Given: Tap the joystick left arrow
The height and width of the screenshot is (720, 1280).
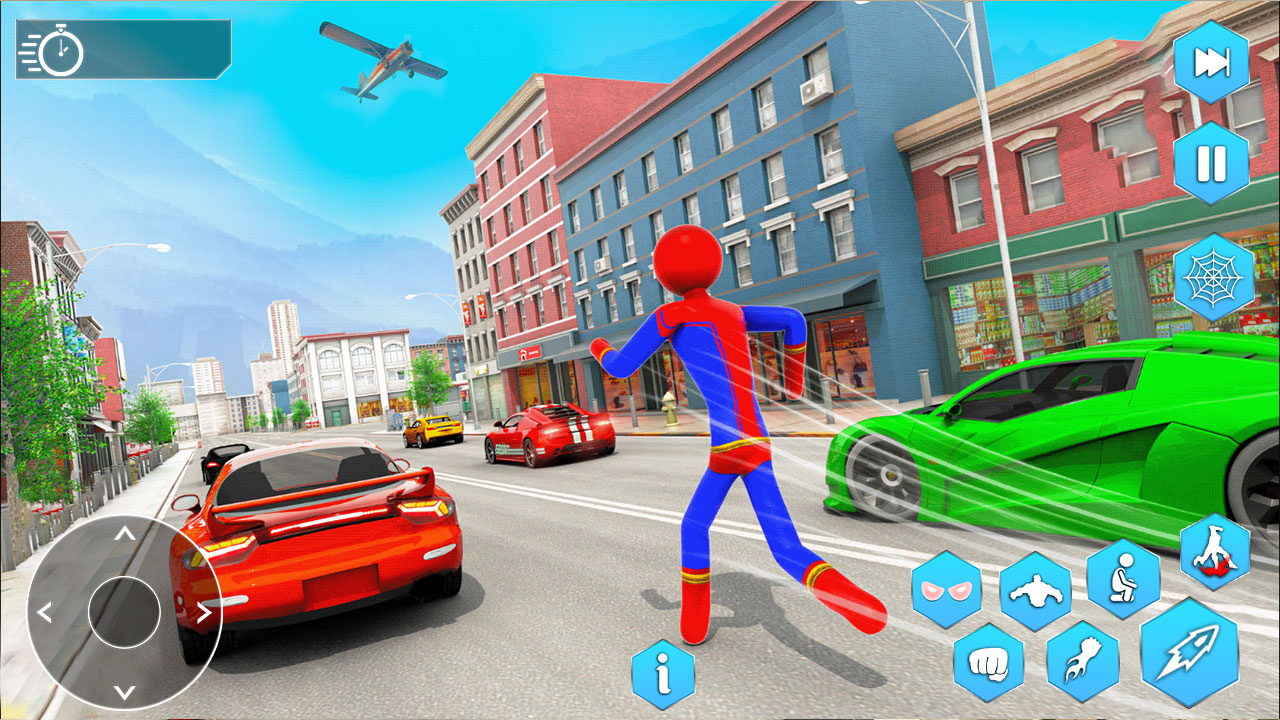Looking at the screenshot, I should (44, 610).
